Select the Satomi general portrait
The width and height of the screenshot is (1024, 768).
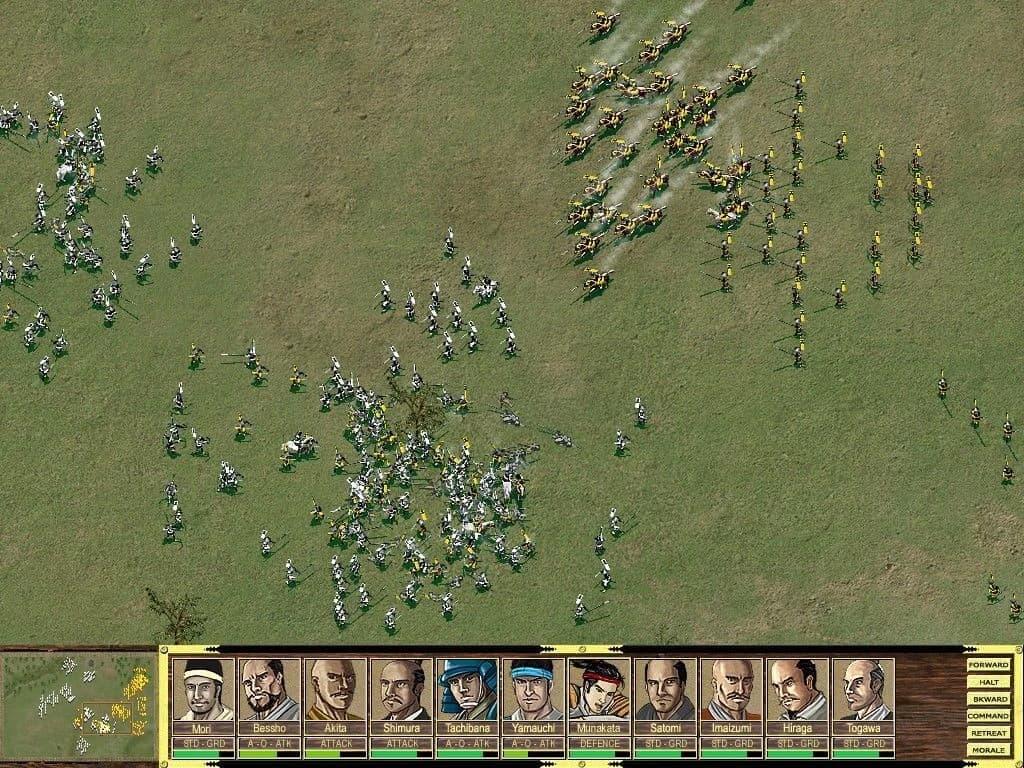(x=665, y=691)
